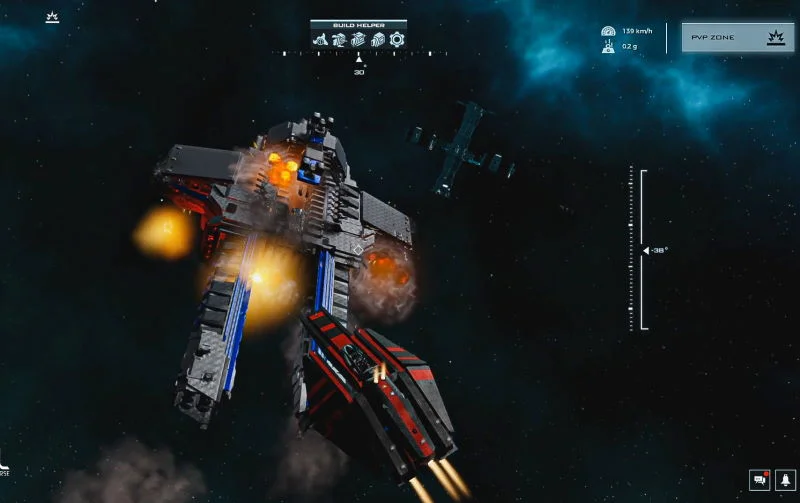Viewport: 800px width, 503px height.
Task: Open the Build Helper gear settings
Action: coord(397,40)
